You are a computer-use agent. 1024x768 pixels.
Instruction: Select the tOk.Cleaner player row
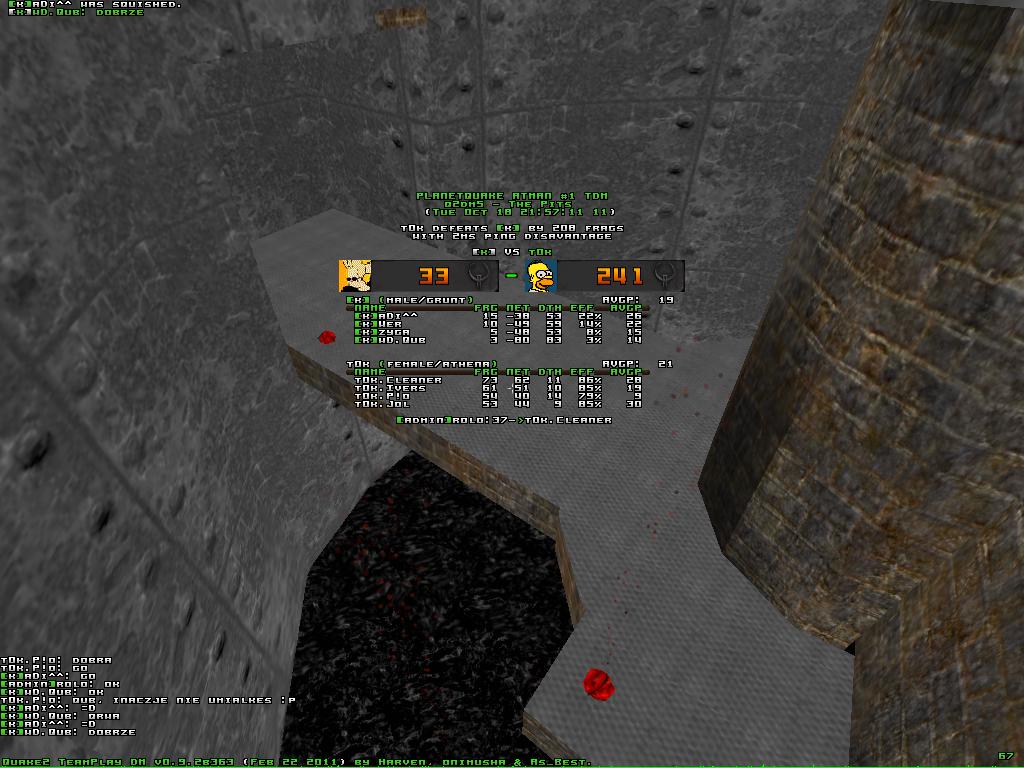[510, 380]
